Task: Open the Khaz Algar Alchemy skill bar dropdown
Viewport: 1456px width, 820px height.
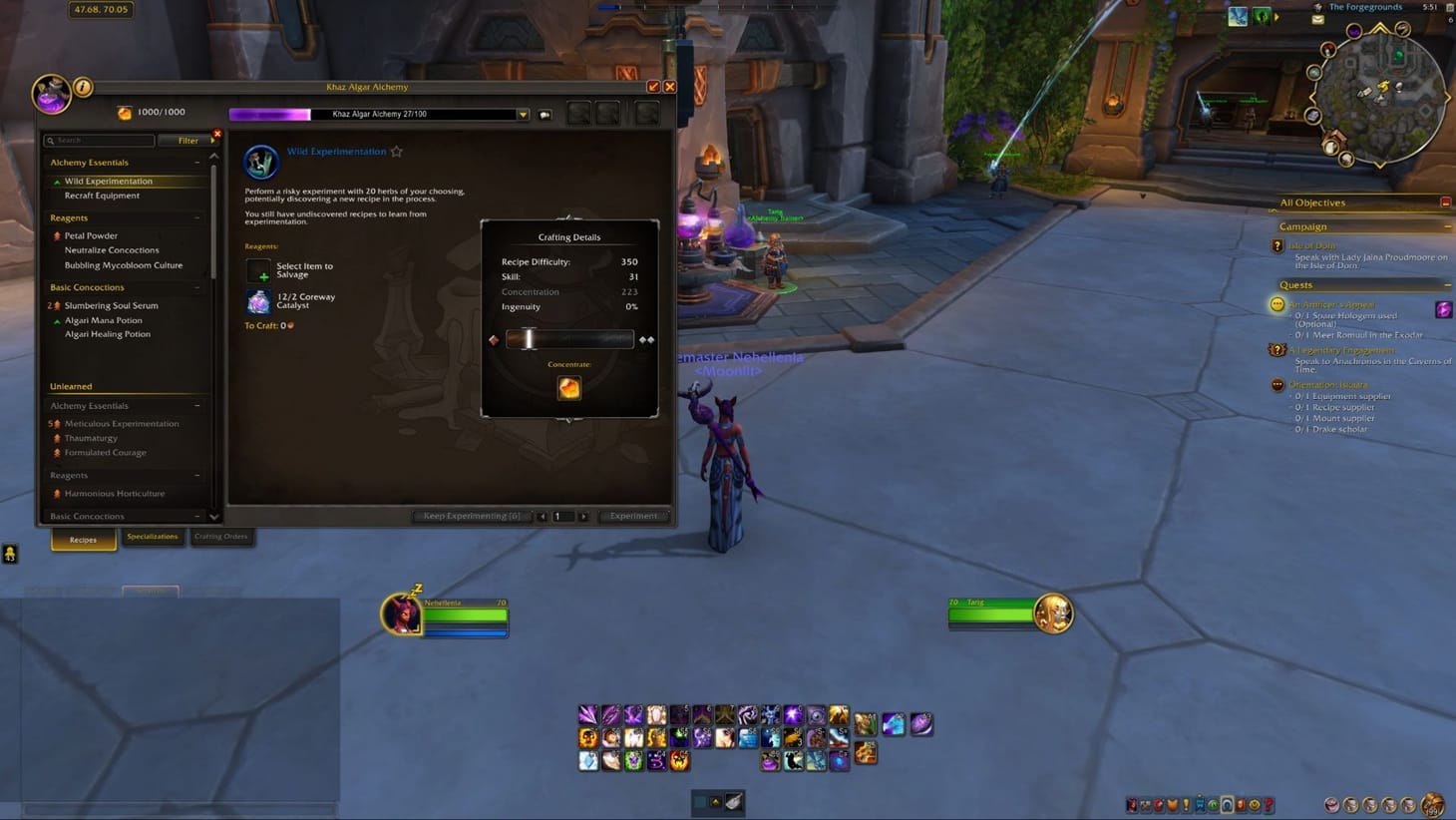Action: point(523,114)
